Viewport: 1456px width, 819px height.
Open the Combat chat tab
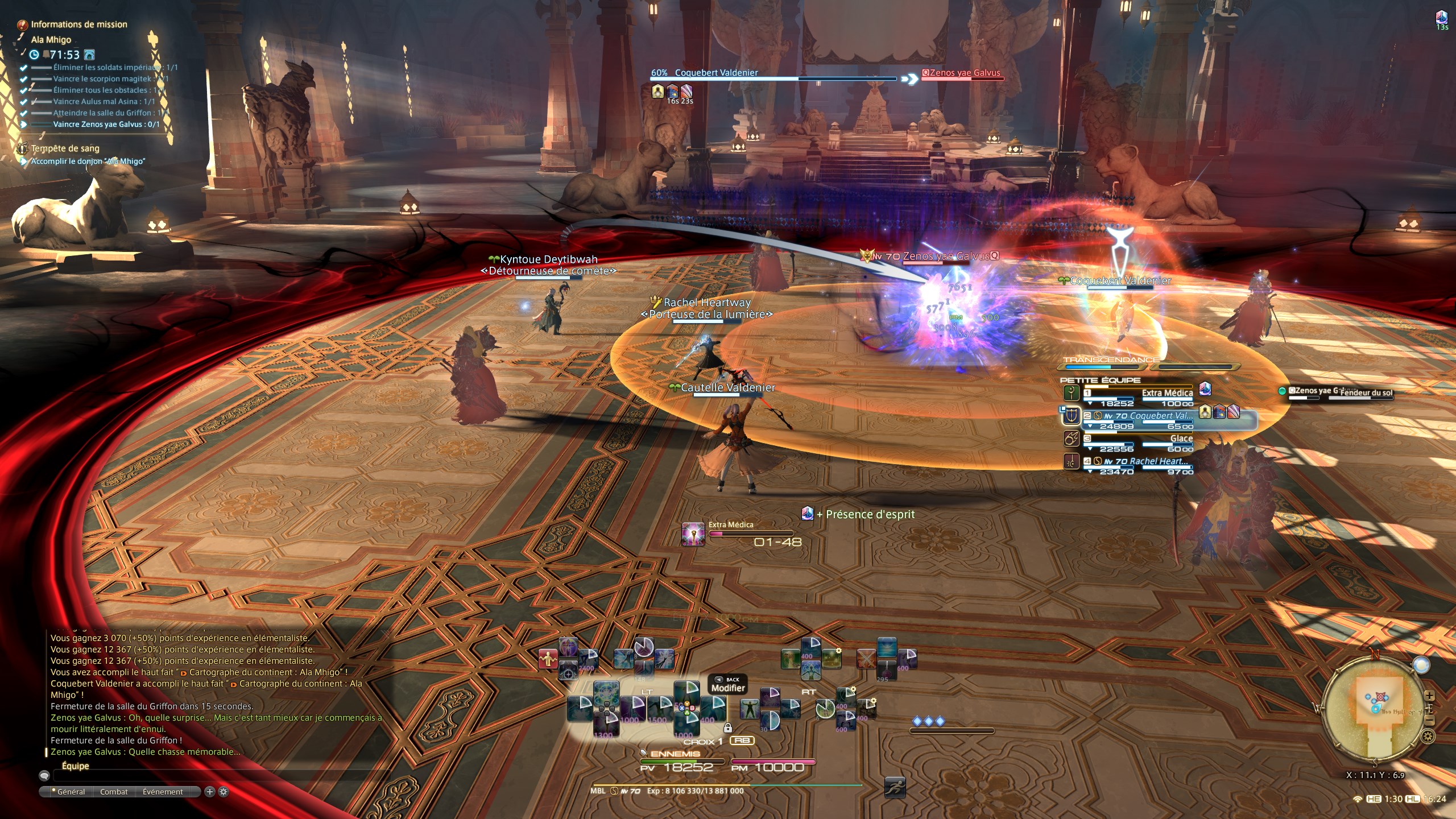[114, 792]
